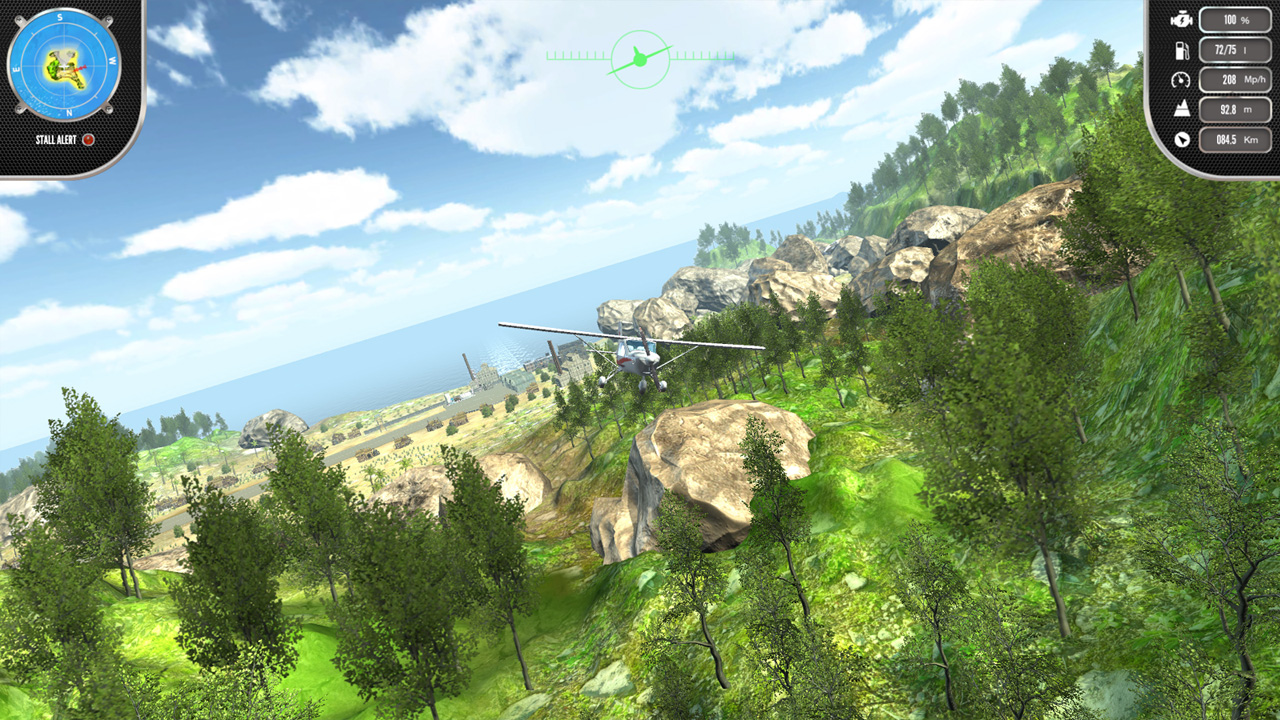
Task: Toggle the STALL ALERT warning light
Action: tap(88, 139)
